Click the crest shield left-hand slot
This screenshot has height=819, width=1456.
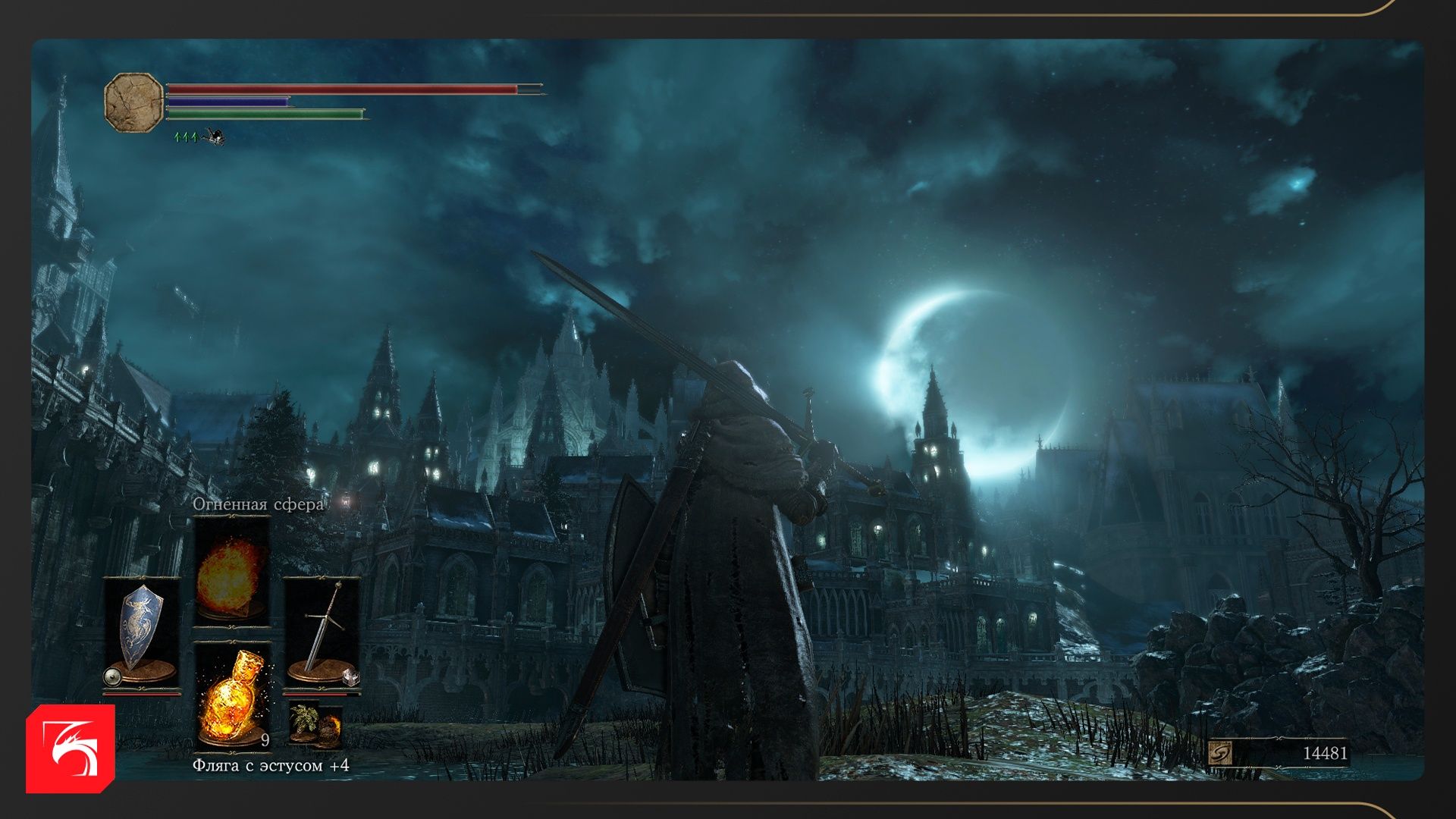(x=142, y=629)
